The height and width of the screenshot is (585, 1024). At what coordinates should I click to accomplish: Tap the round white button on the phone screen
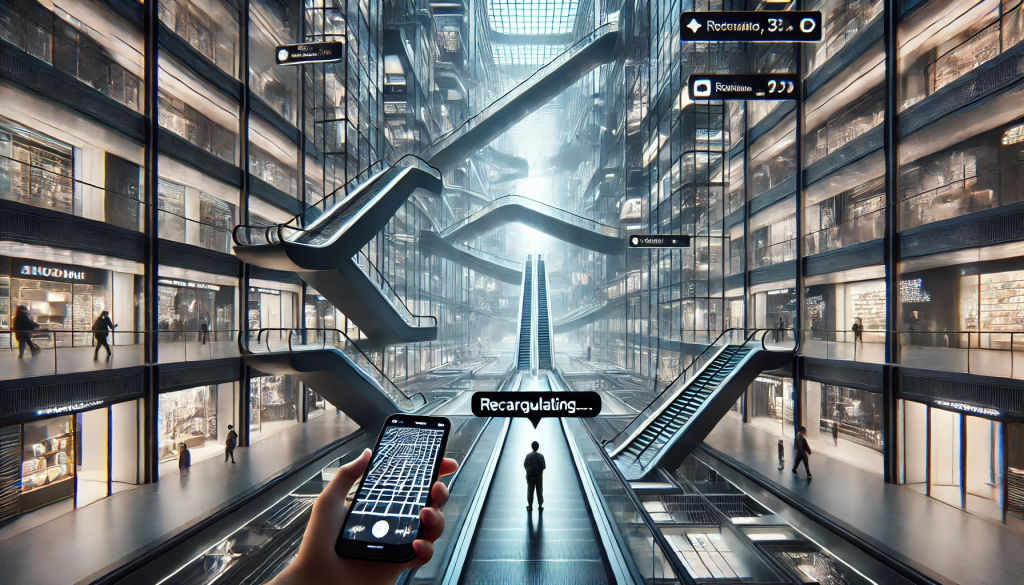(380, 528)
